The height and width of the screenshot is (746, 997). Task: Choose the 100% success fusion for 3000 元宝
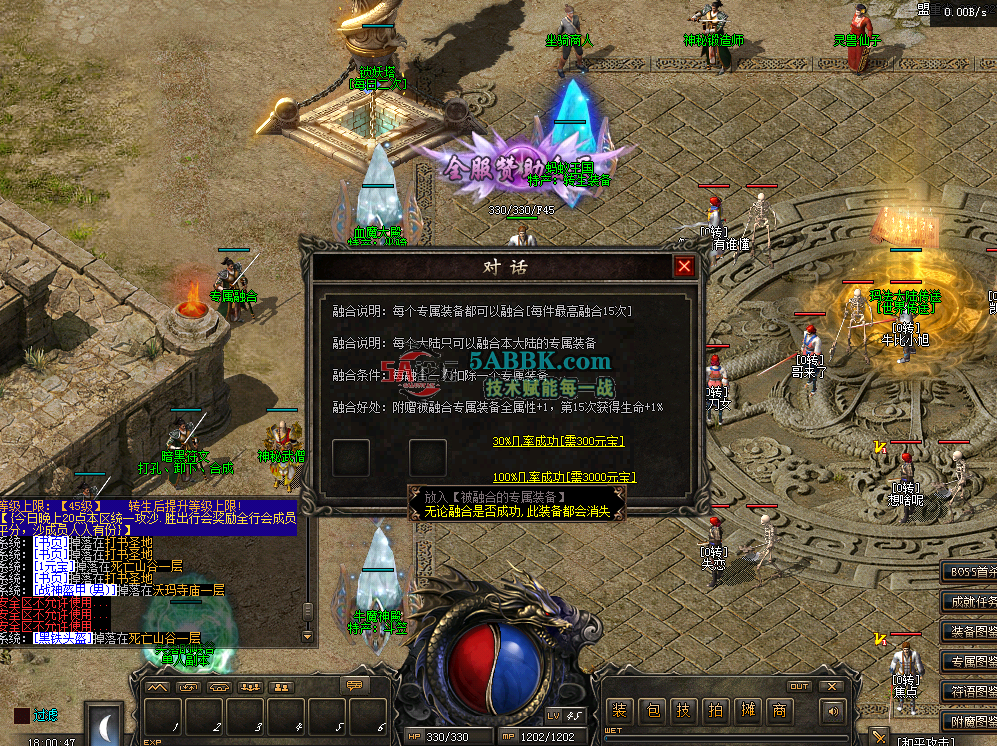(x=564, y=477)
